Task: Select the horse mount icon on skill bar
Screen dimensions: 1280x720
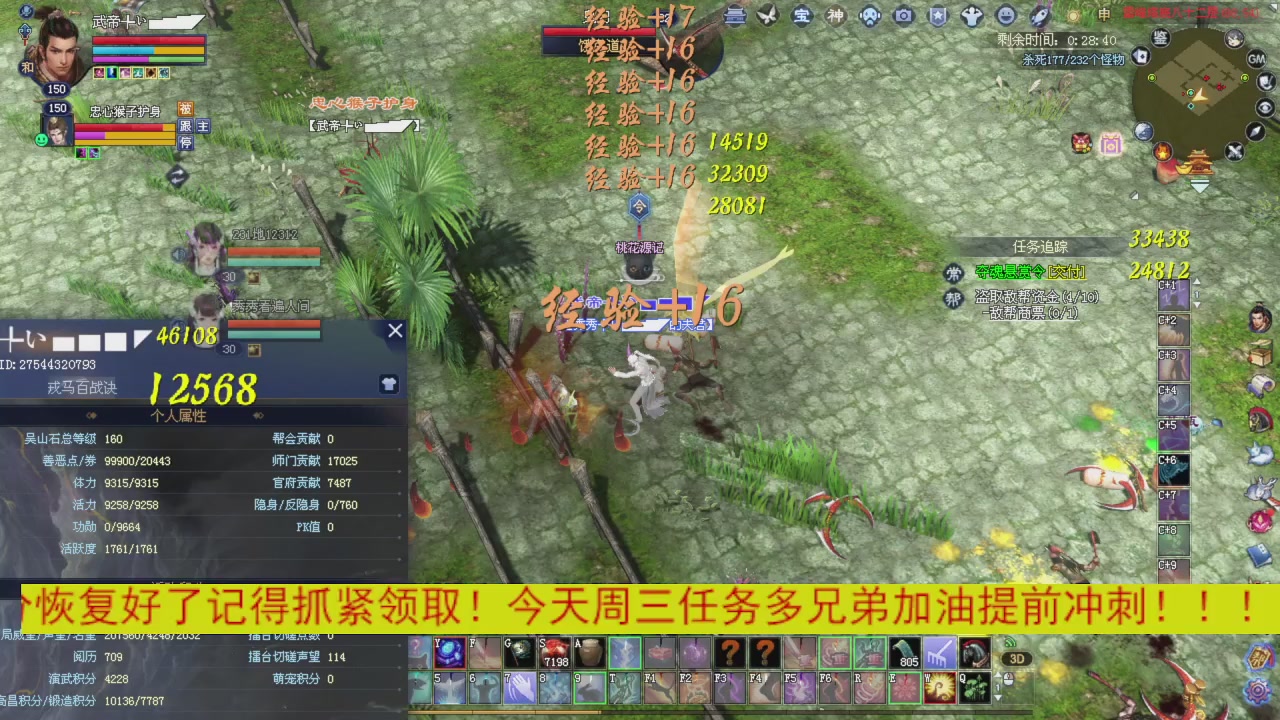Action: tap(976, 653)
